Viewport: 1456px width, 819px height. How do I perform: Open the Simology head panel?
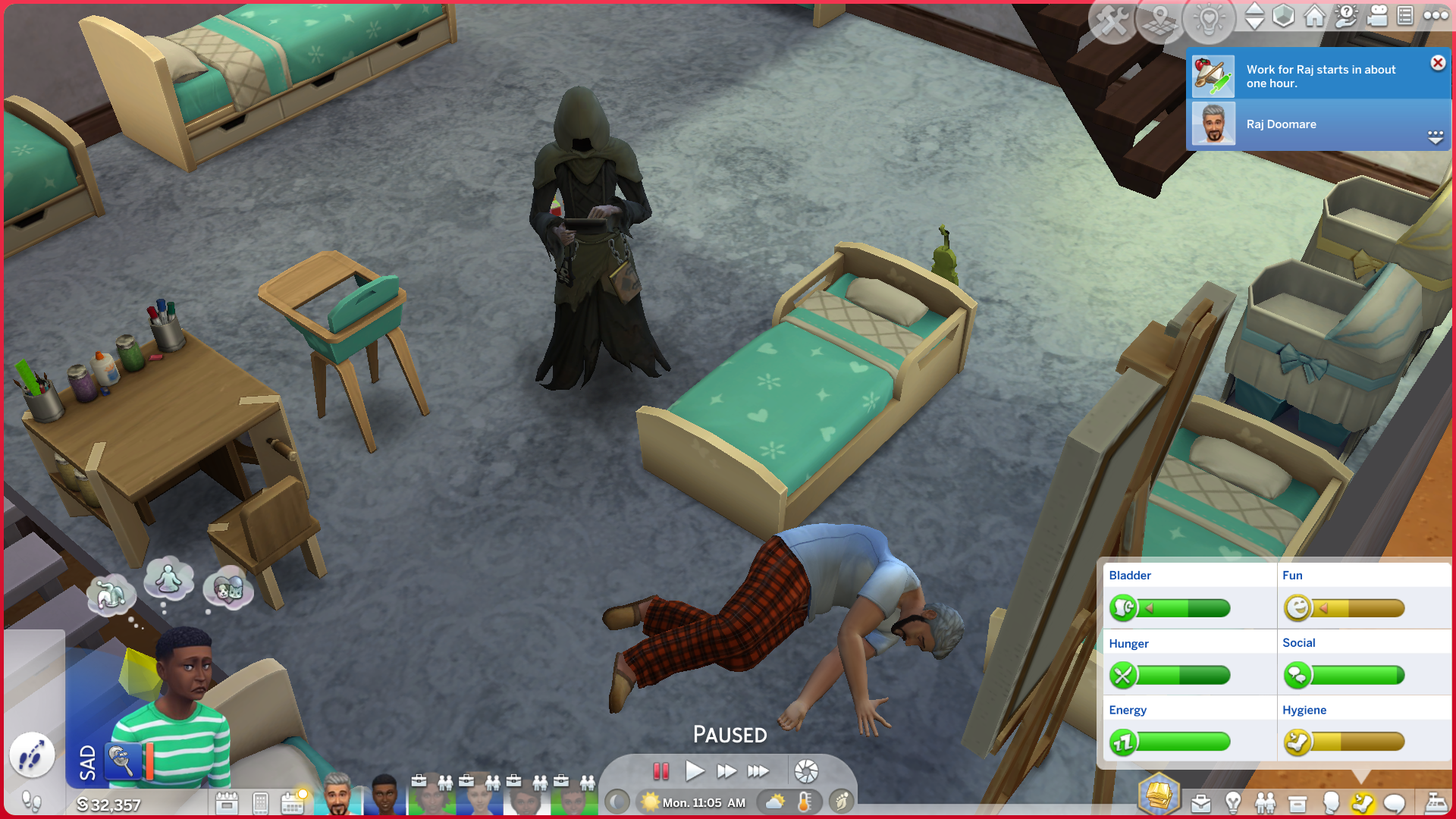[x=1330, y=803]
